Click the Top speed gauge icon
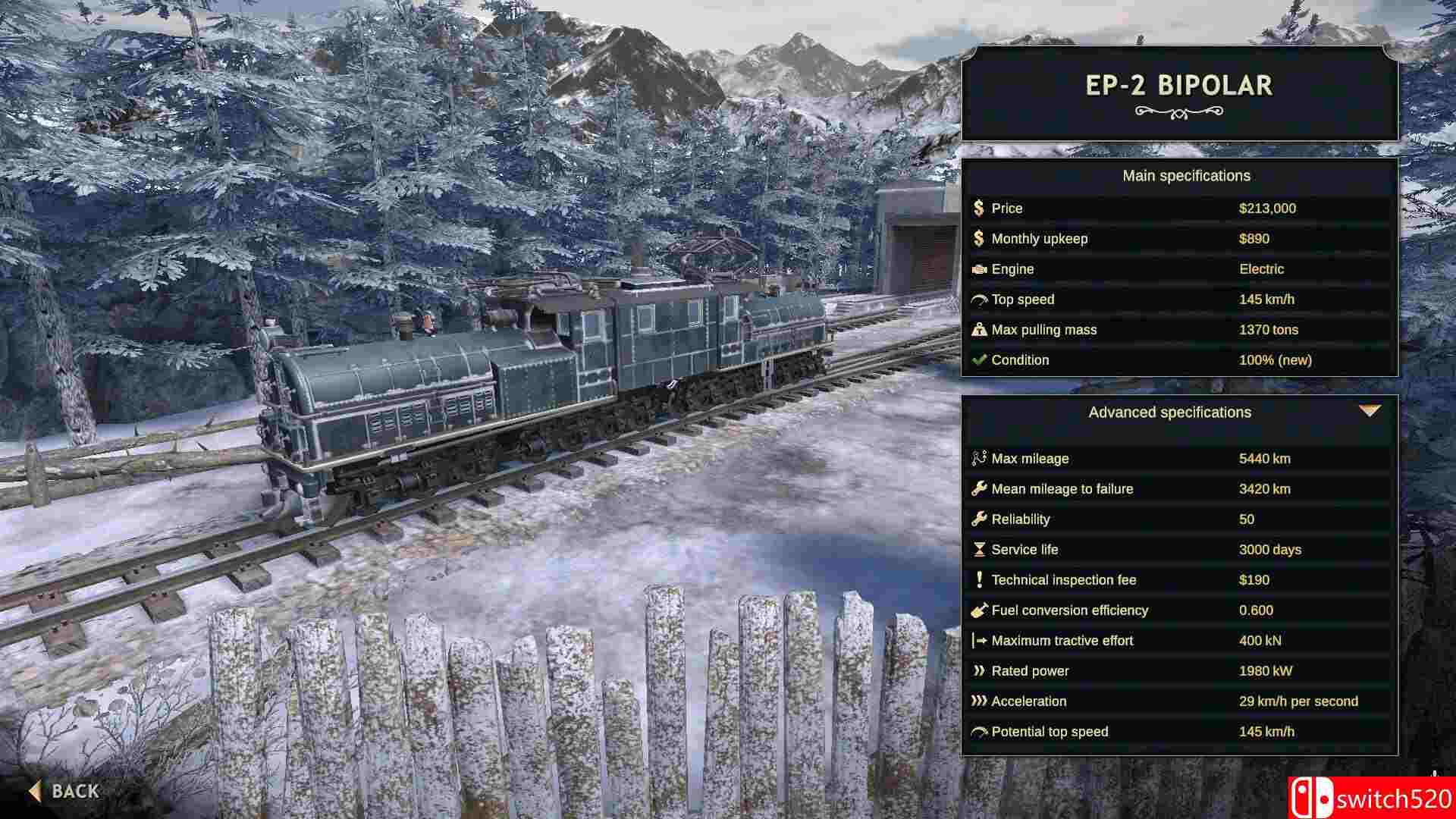The image size is (1456, 819). [x=978, y=299]
